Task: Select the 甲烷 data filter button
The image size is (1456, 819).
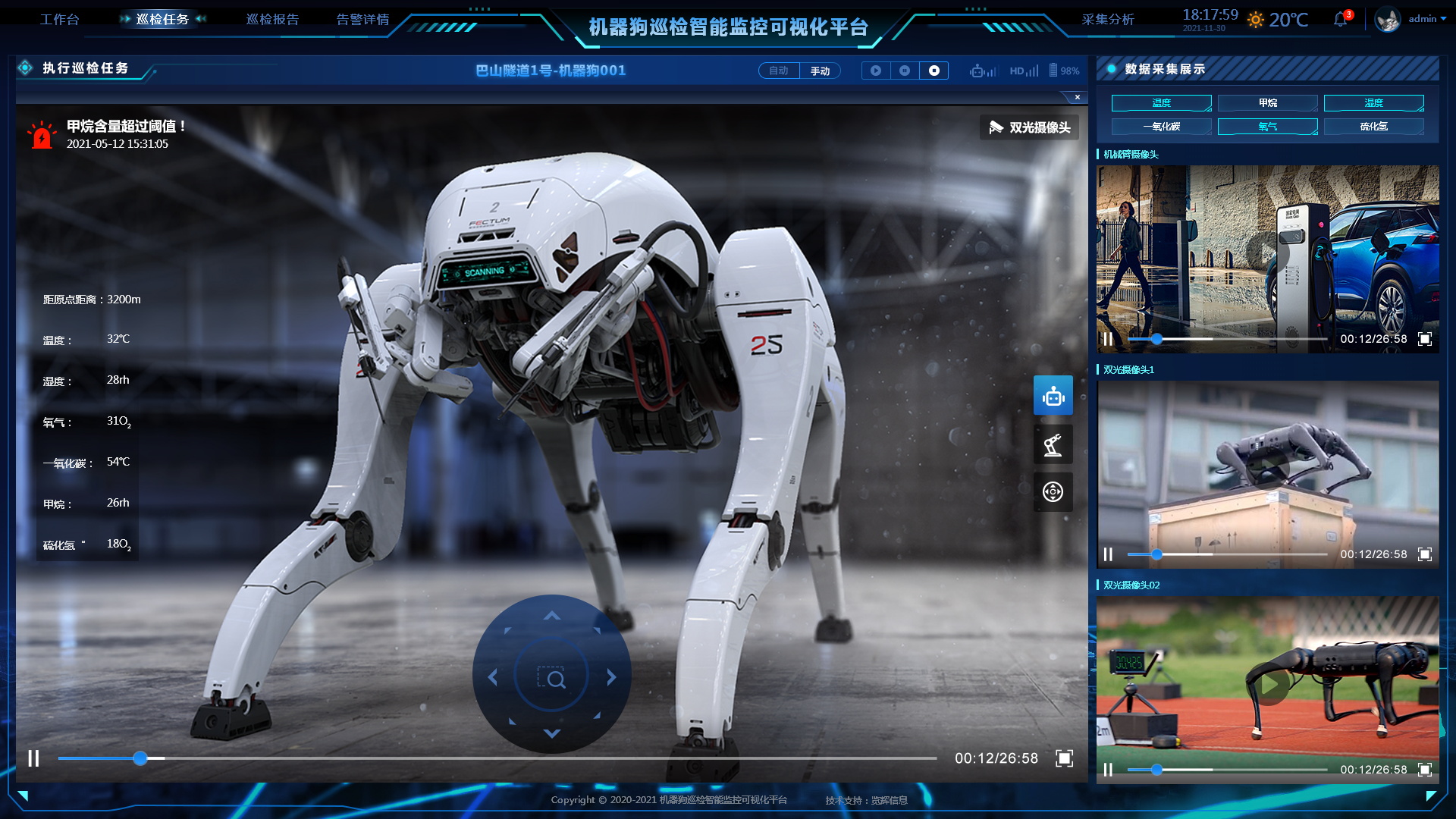Action: point(1267,103)
